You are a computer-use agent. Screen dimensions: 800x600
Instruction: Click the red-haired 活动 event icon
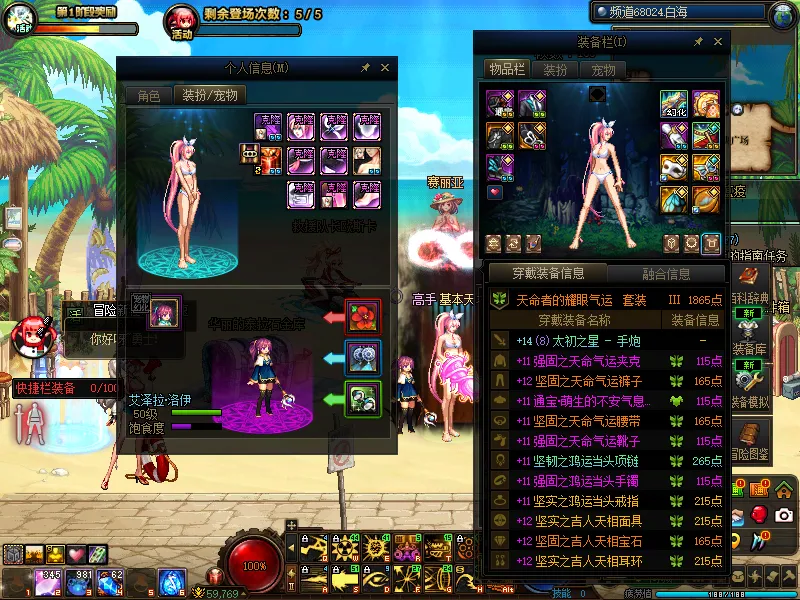pyautogui.click(x=182, y=20)
